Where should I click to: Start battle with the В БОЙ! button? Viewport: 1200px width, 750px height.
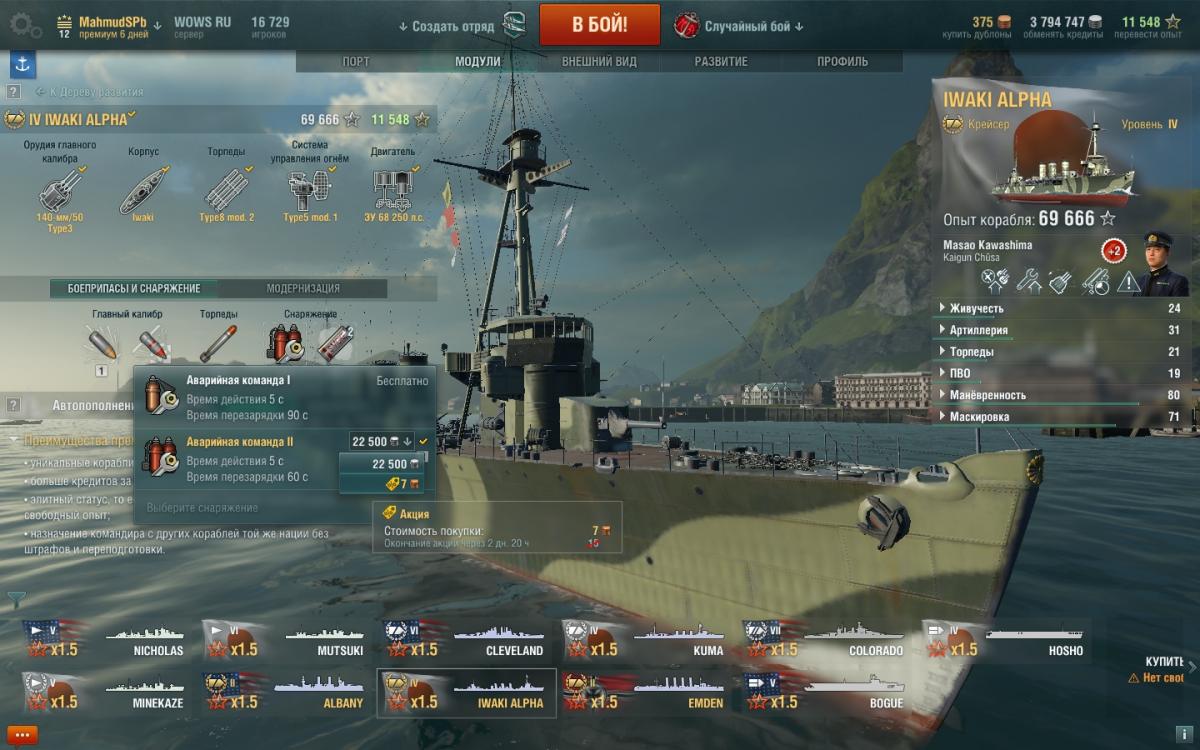[599, 25]
